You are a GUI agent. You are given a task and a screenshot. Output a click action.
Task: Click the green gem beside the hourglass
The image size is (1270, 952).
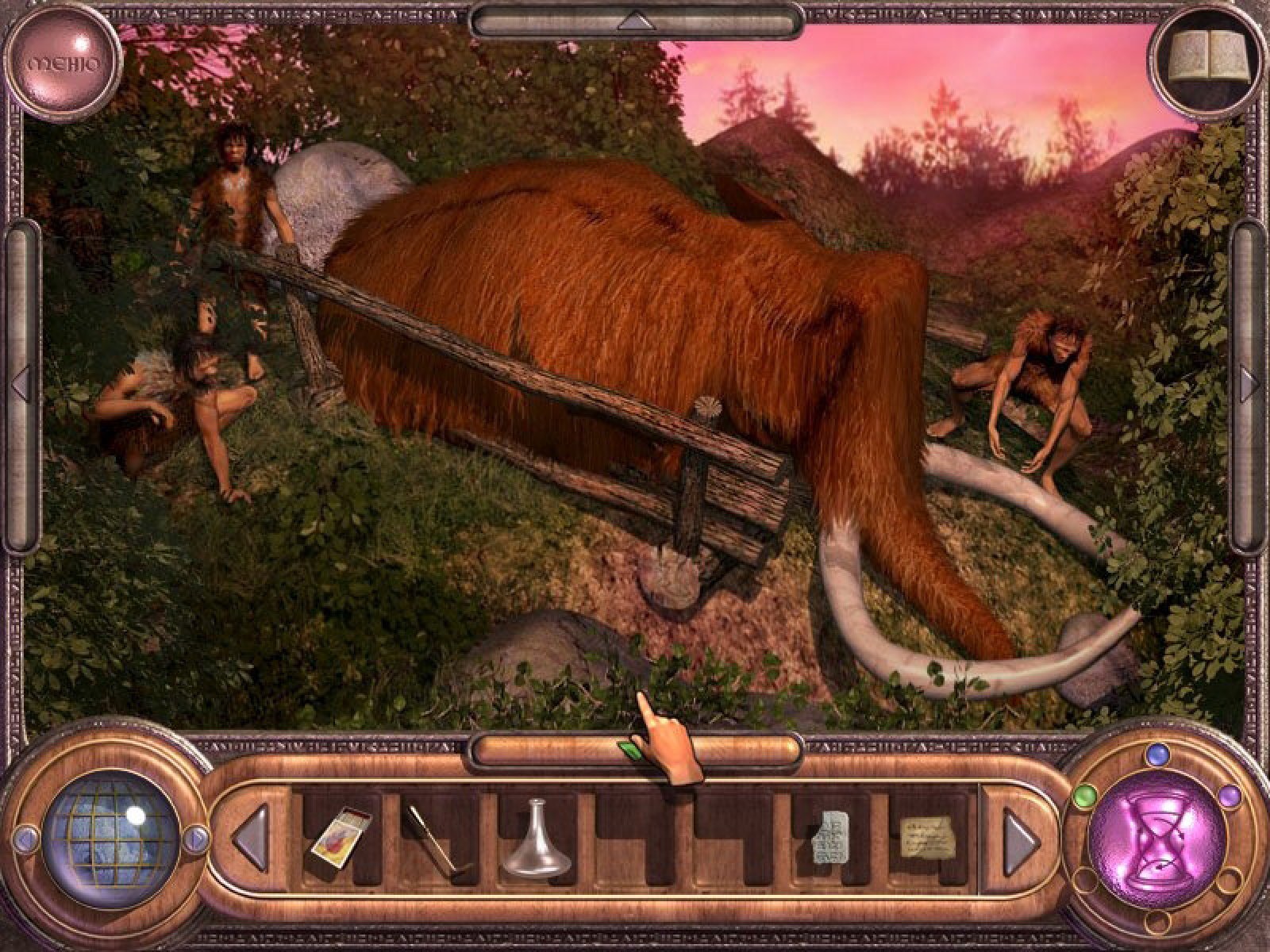1080,793
